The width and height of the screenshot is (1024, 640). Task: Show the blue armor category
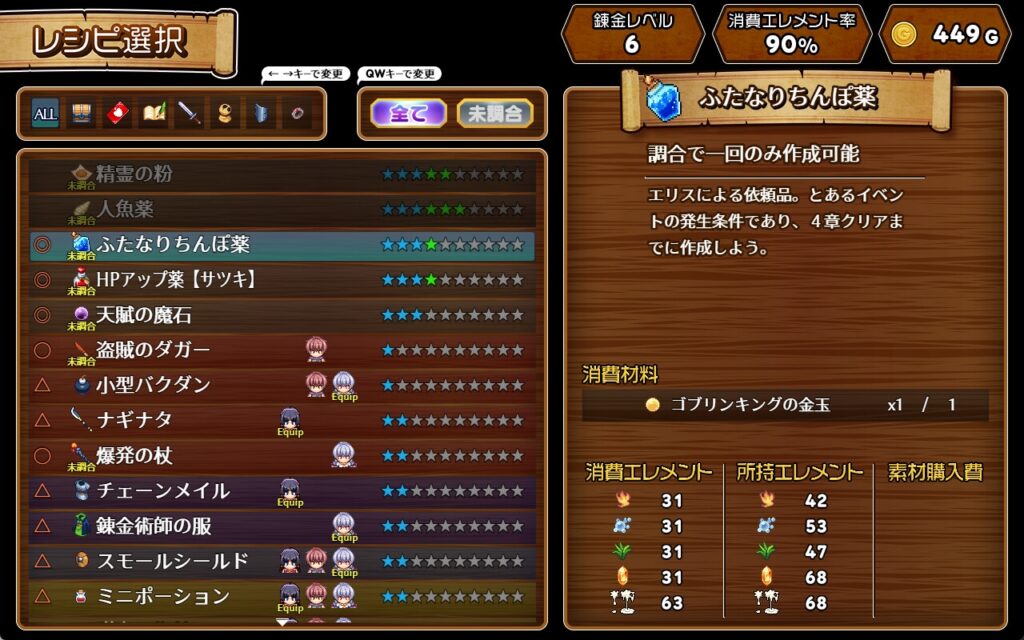coord(261,114)
